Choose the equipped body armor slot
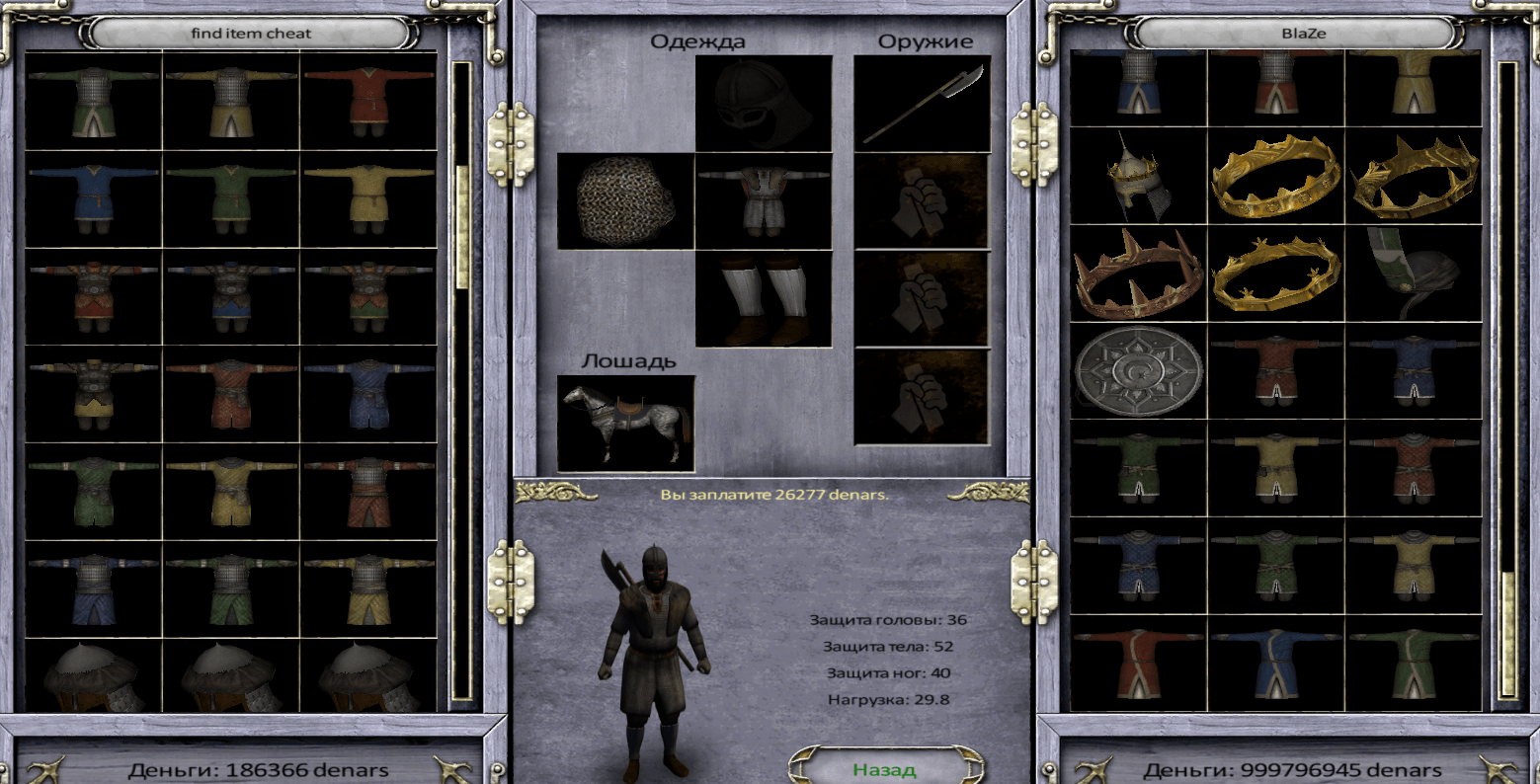This screenshot has width=1540, height=784. pos(764,200)
